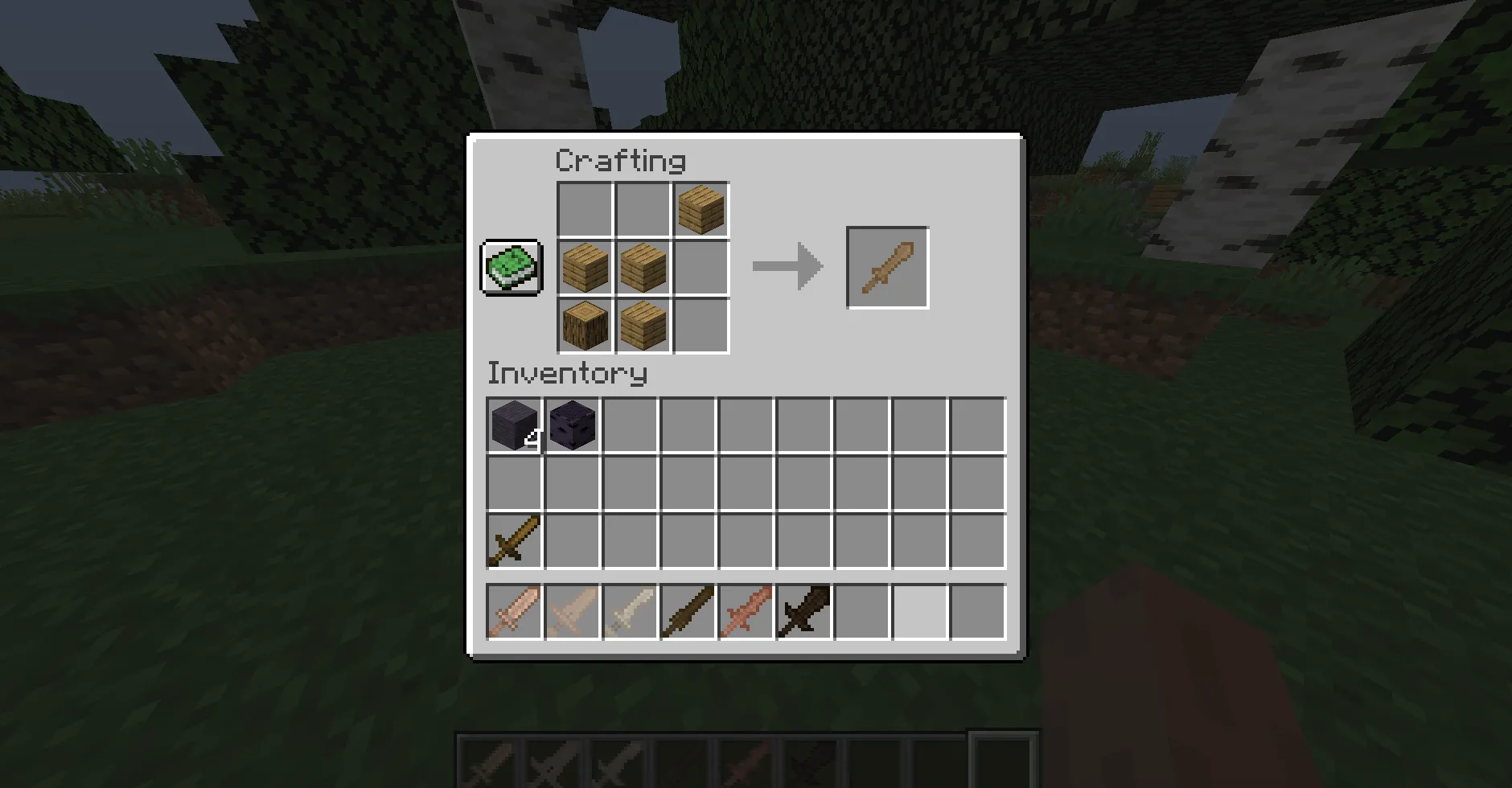Click the selected slot in the bottom hotbar

pos(1000,761)
